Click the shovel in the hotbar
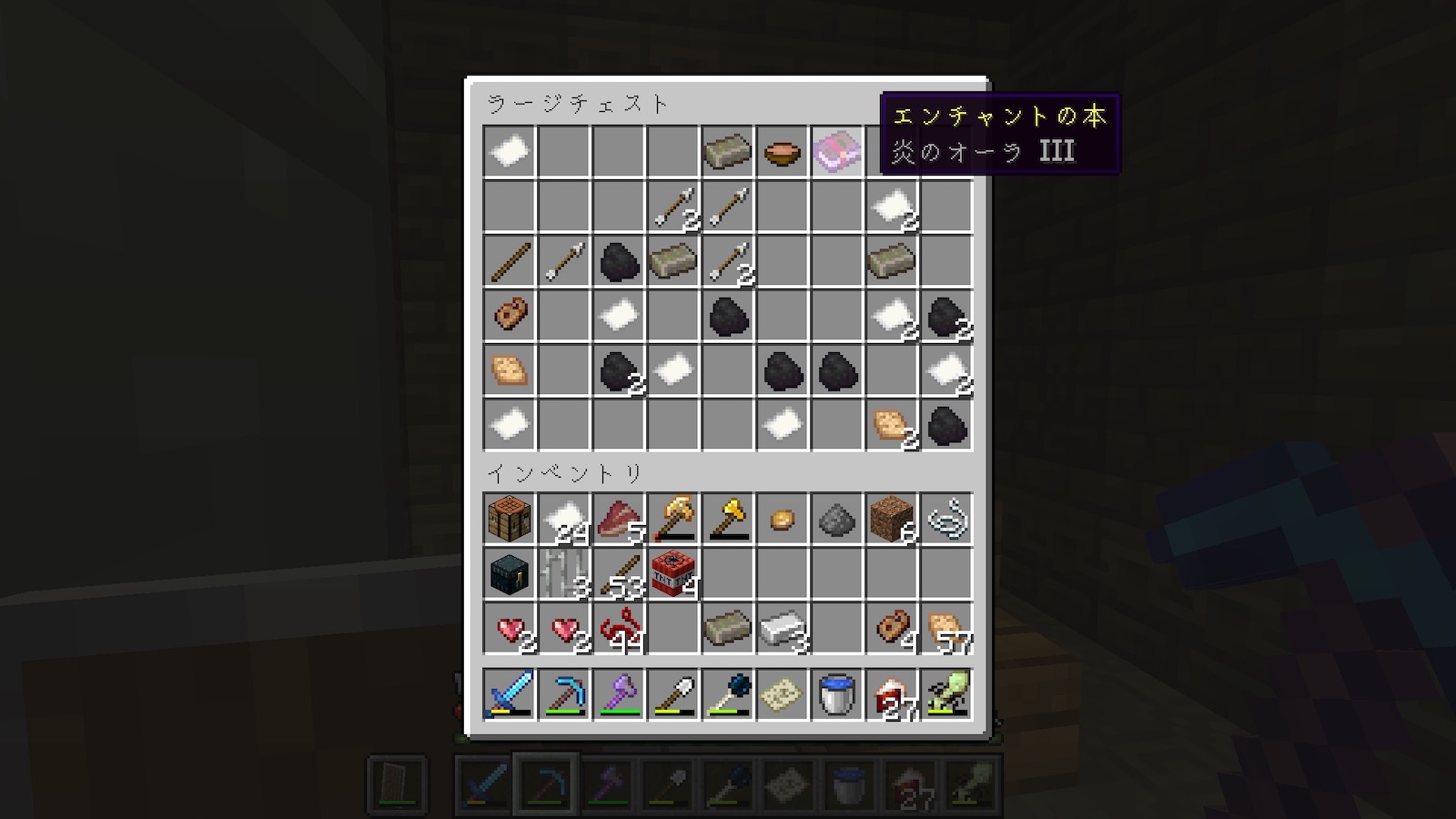 [x=672, y=695]
